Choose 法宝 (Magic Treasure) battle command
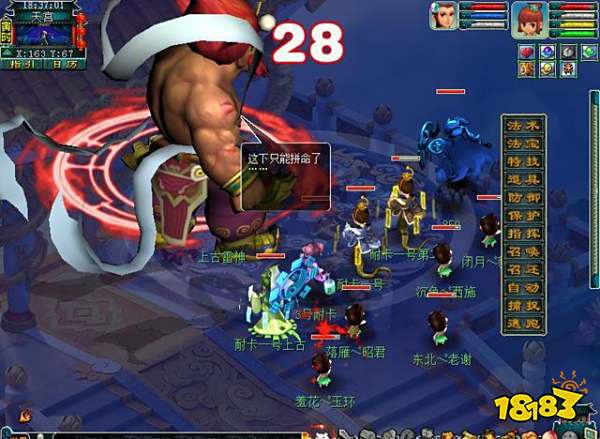 click(523, 144)
